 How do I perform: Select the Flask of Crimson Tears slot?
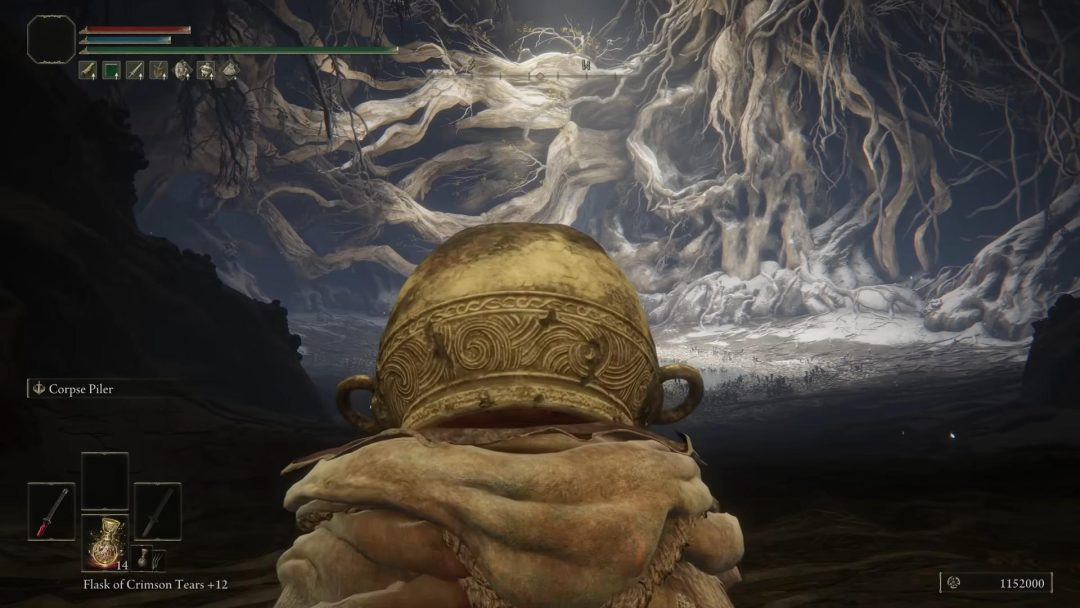coord(104,543)
